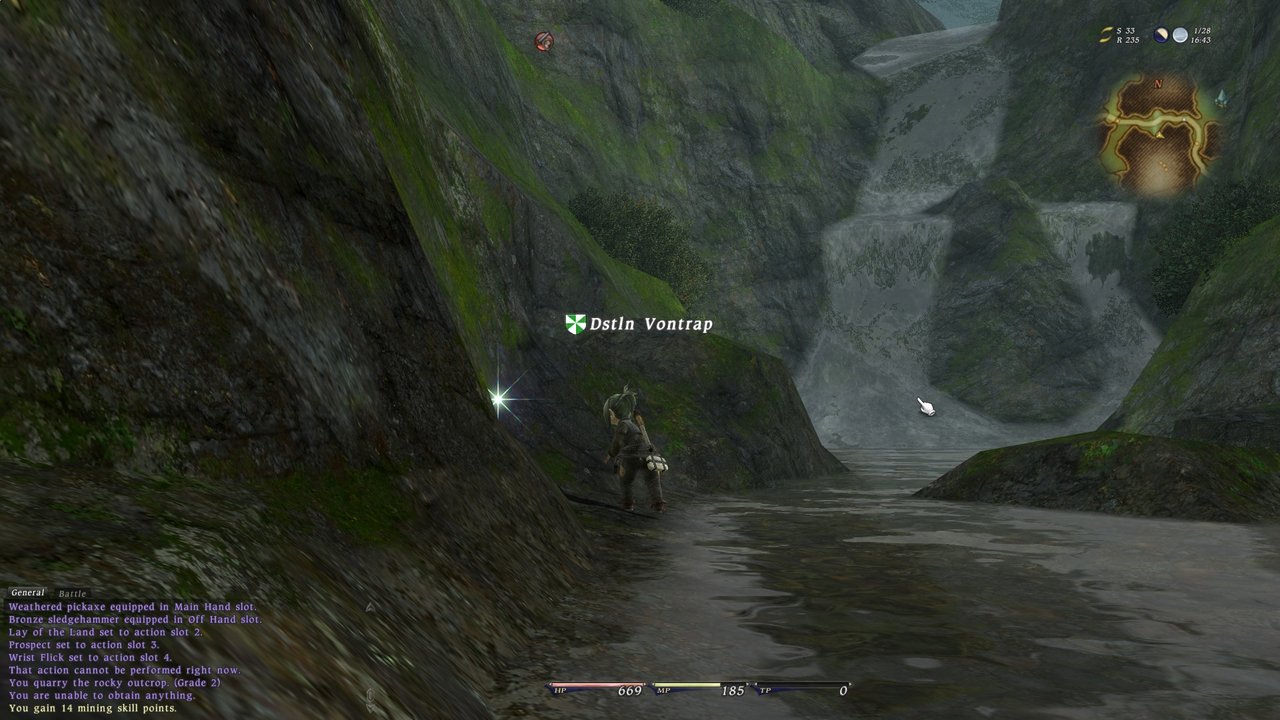
Task: Click the red round status icon
Action: 543,41
